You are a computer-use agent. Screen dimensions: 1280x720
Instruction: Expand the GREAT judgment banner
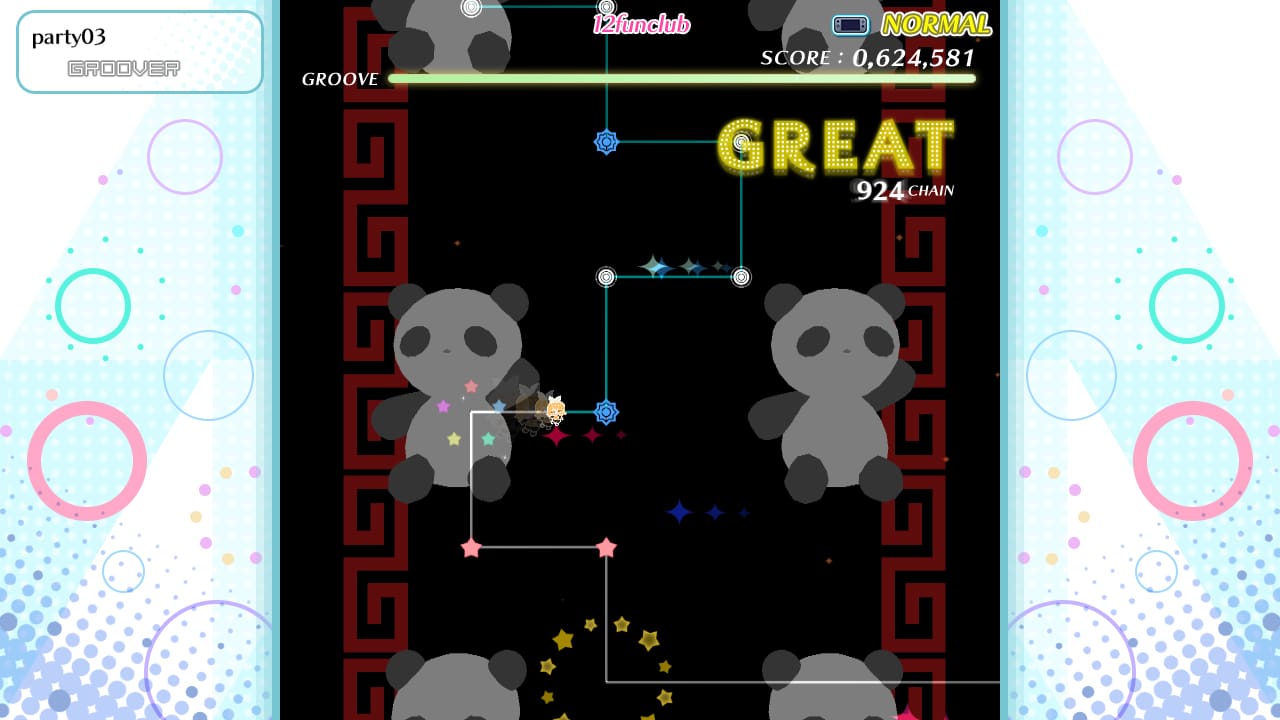click(x=838, y=148)
